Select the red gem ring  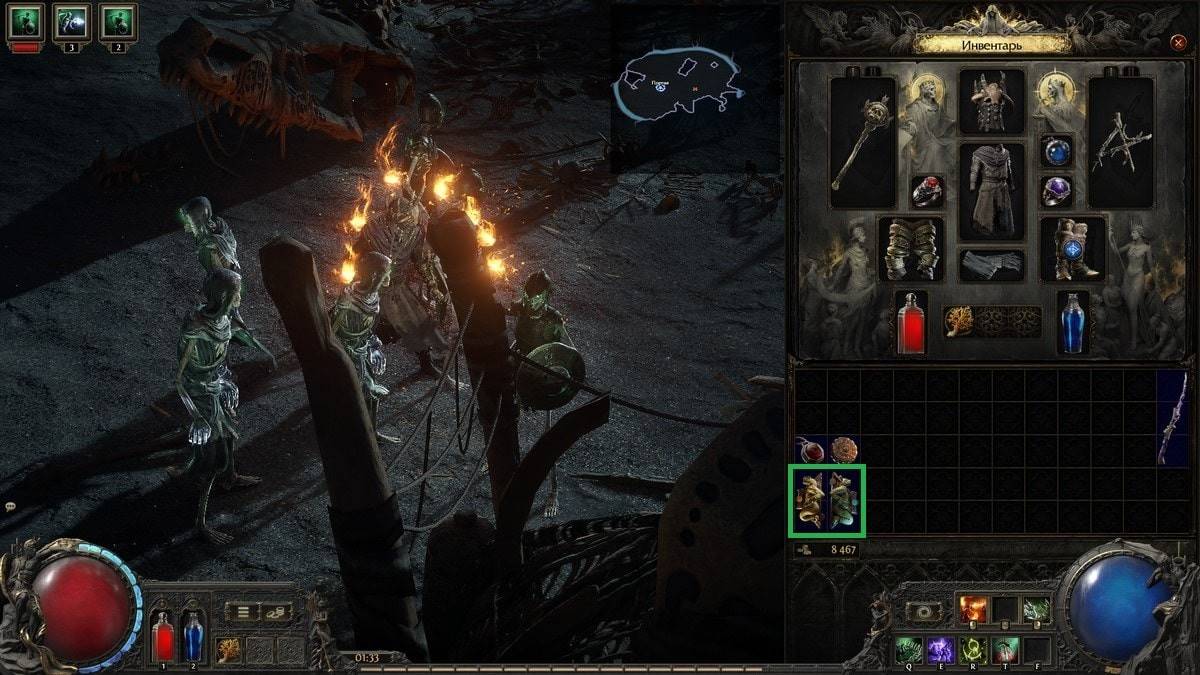coord(927,192)
